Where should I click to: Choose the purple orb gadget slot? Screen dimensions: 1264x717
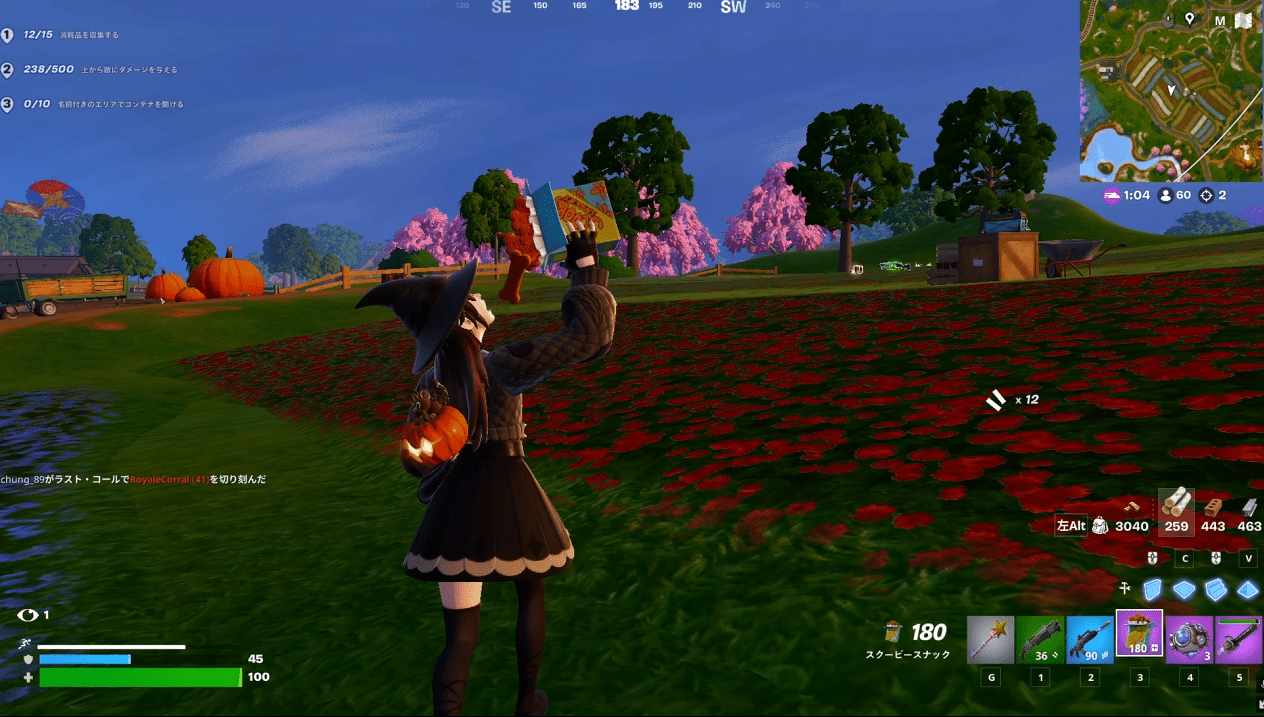1189,640
